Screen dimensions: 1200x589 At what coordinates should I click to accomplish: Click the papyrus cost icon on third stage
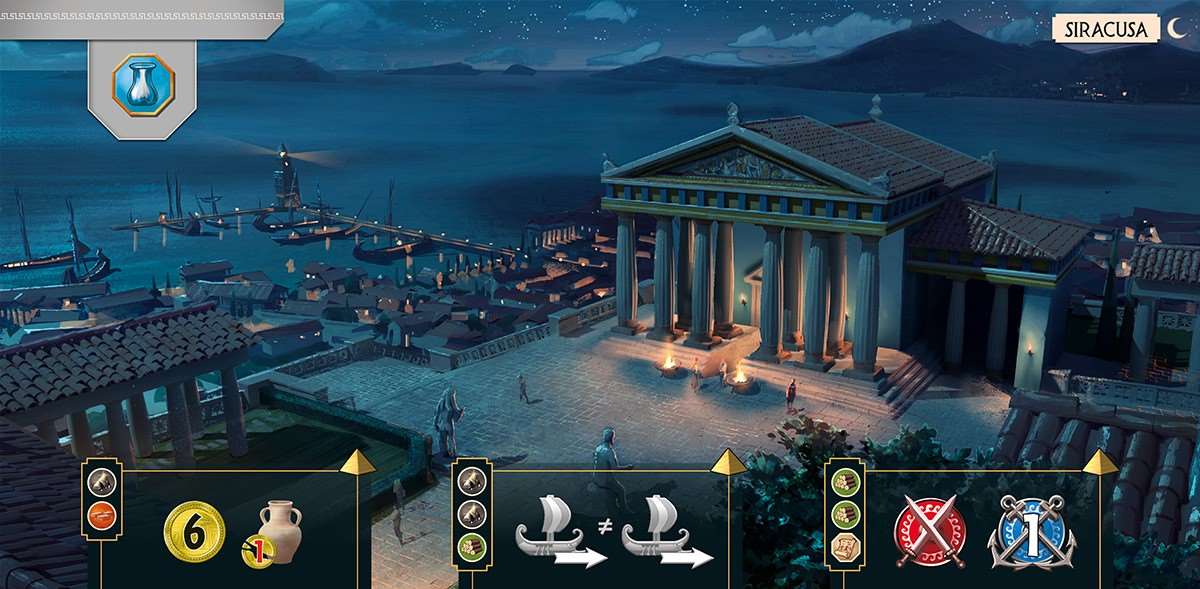pyautogui.click(x=843, y=547)
